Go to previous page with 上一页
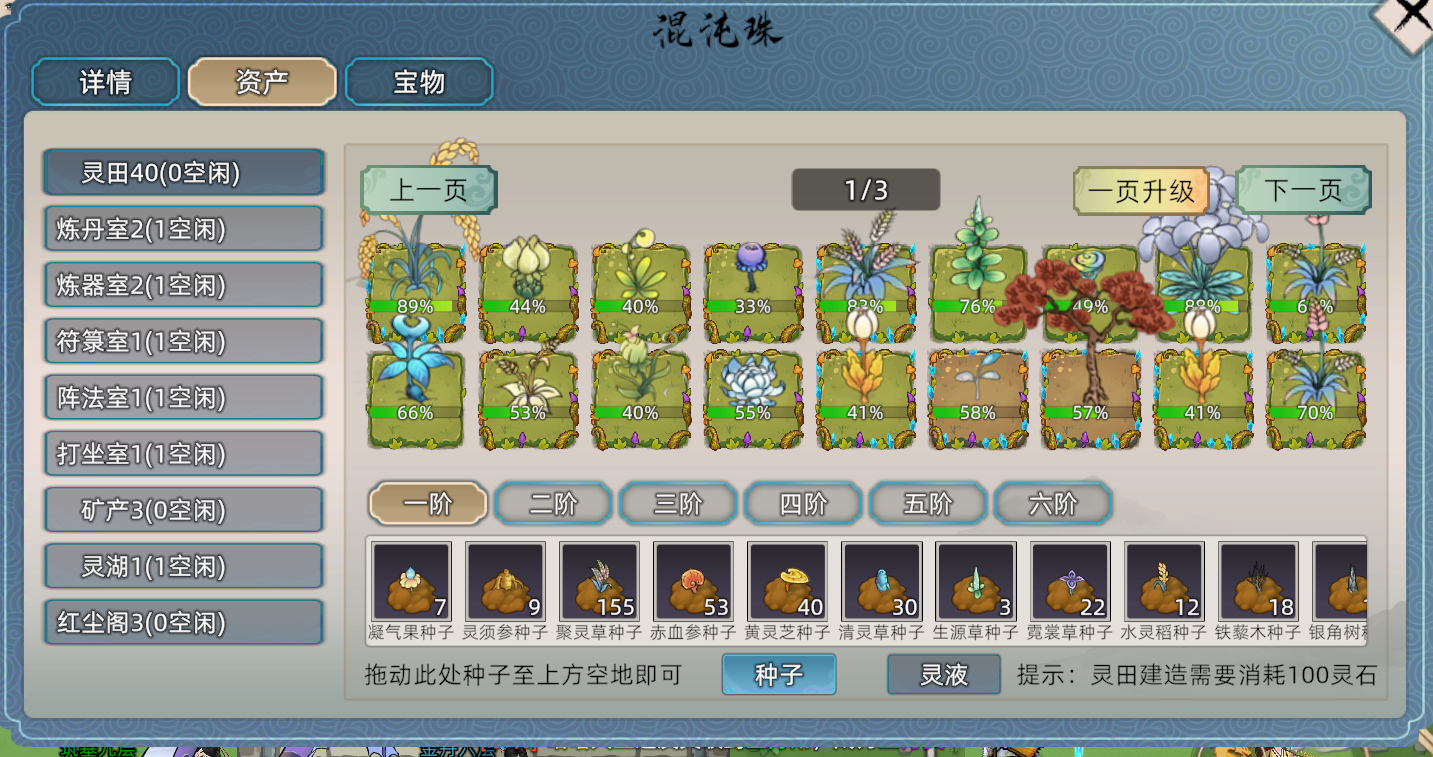 coord(428,190)
